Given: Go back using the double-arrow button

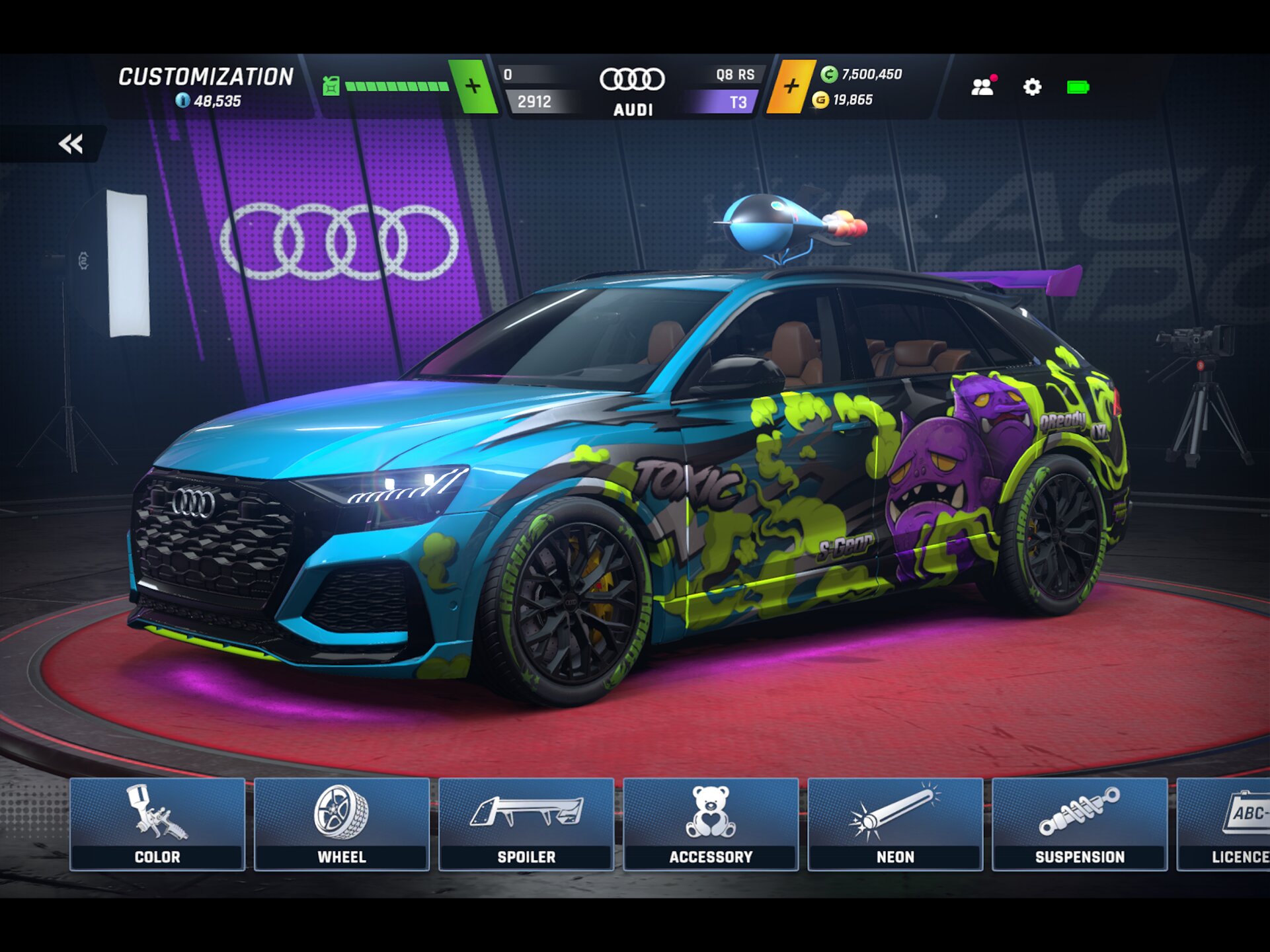Looking at the screenshot, I should click(71, 143).
